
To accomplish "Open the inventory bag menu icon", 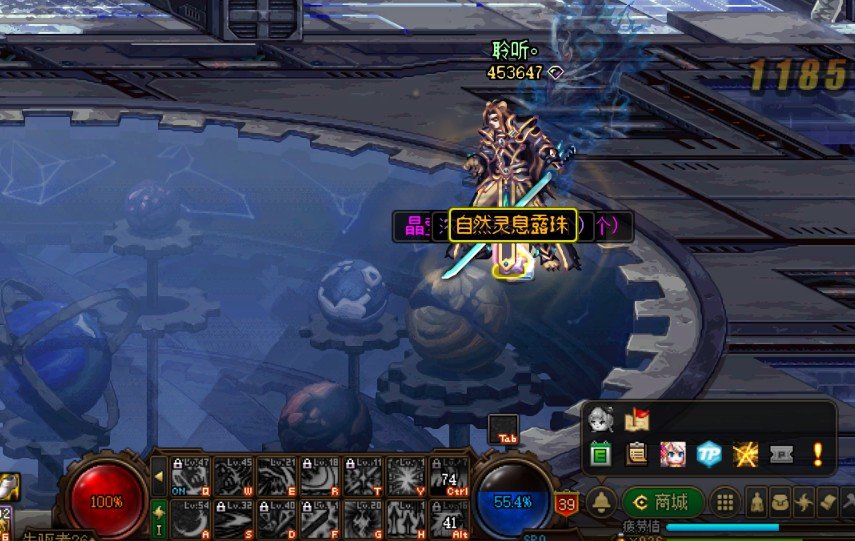I will point(782,502).
